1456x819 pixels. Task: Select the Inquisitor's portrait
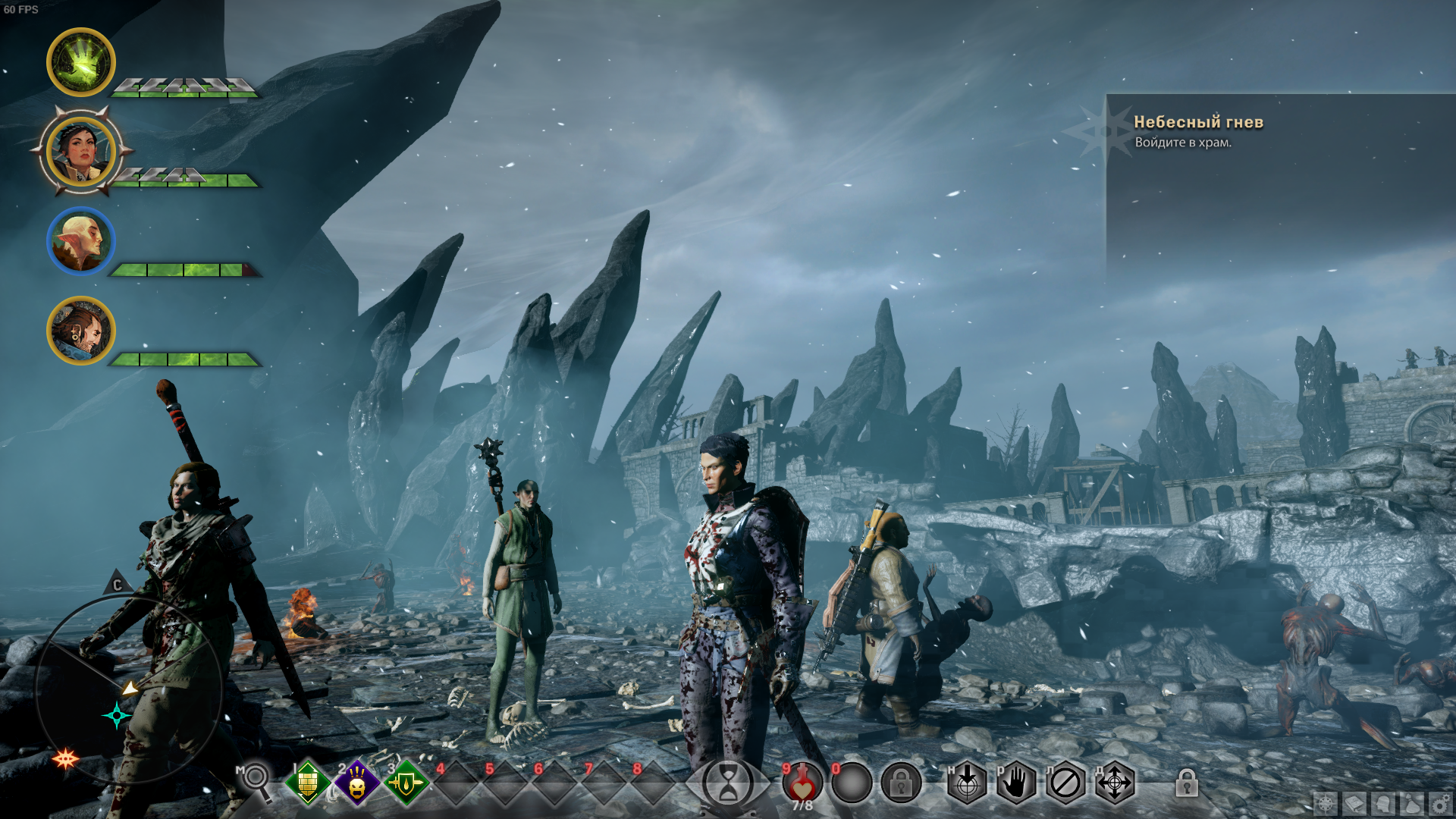pyautogui.click(x=80, y=152)
